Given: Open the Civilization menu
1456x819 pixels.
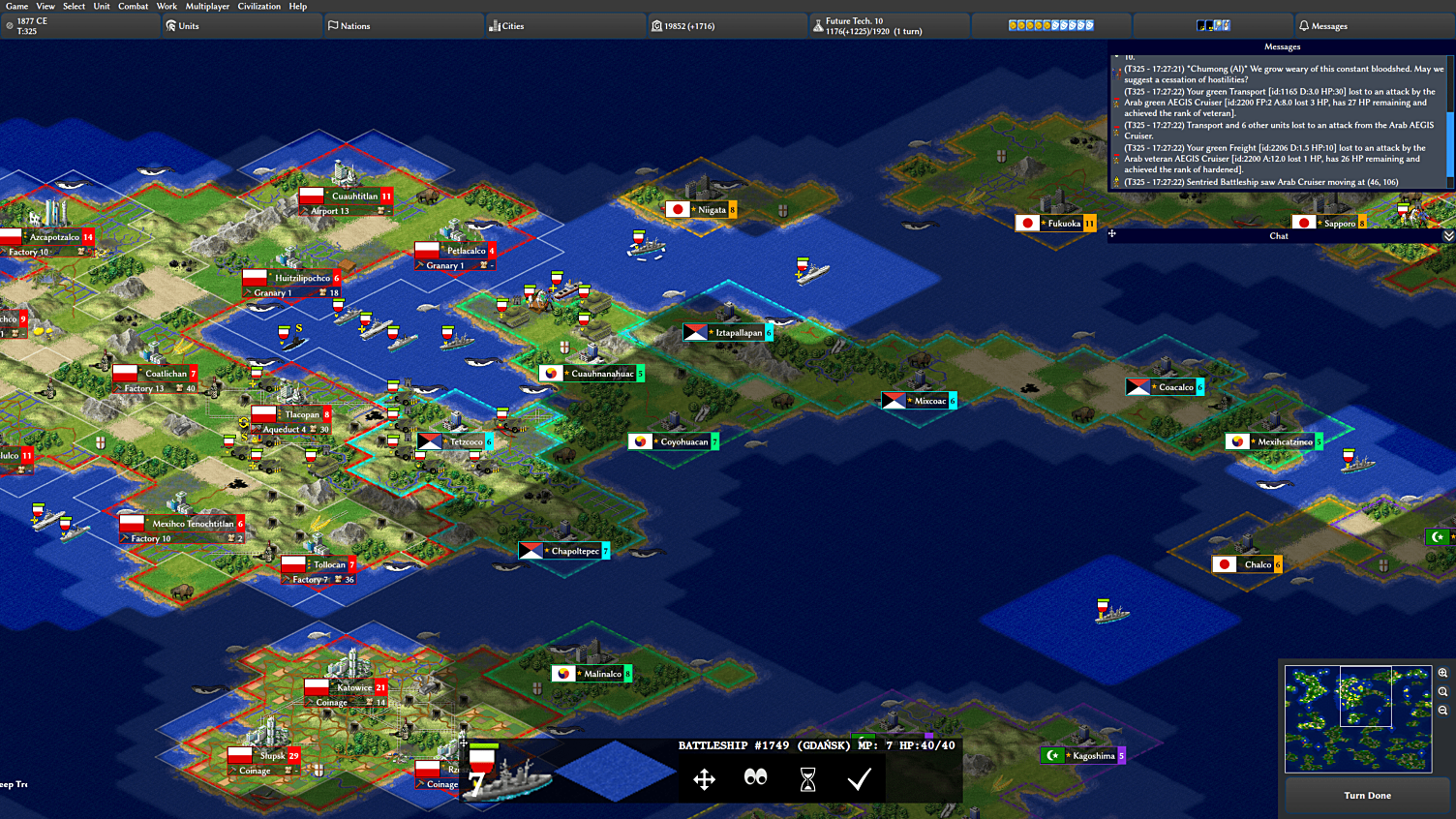Looking at the screenshot, I should tap(258, 5).
